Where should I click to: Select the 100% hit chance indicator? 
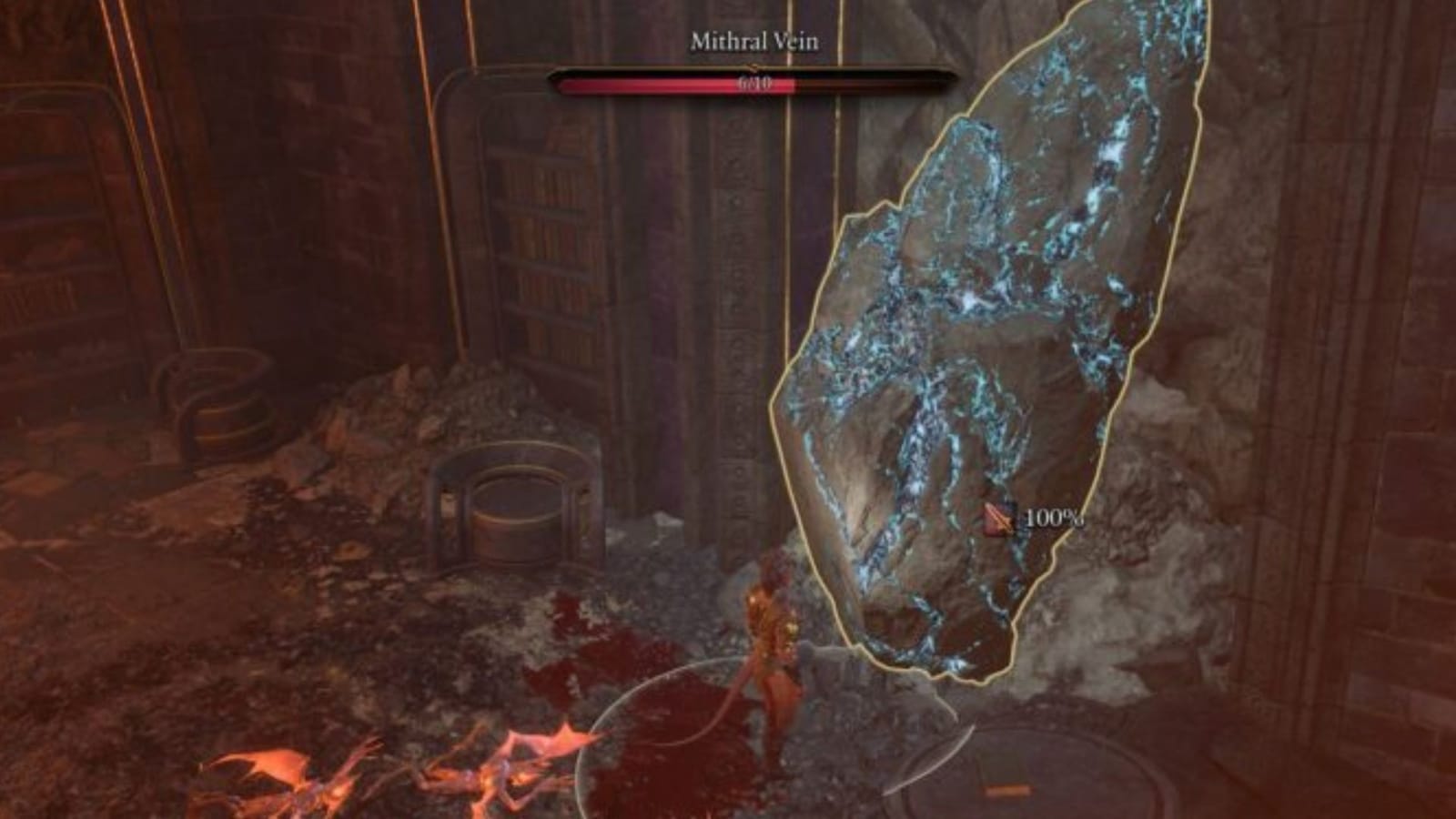tap(1051, 519)
